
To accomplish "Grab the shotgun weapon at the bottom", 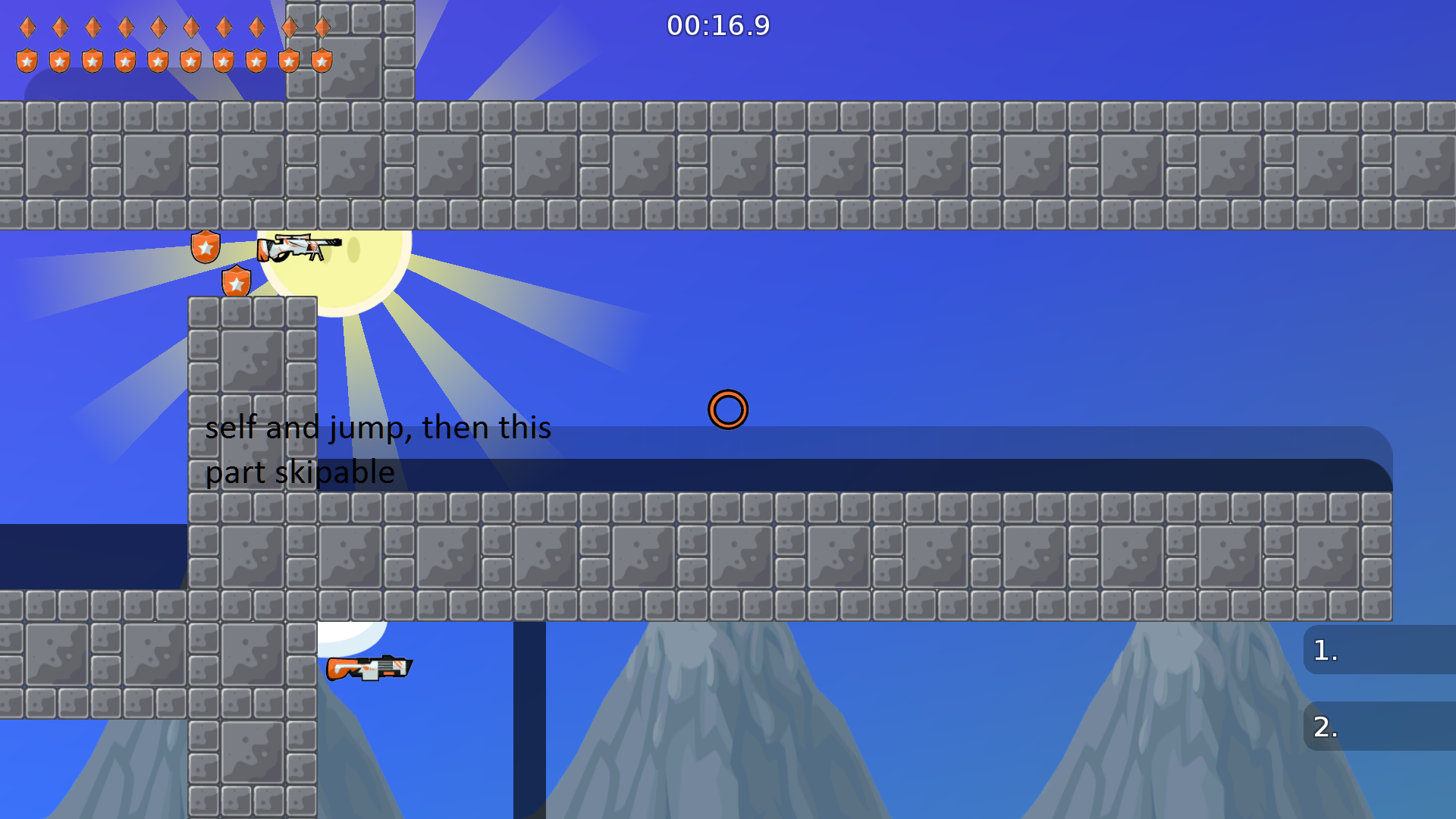I will point(372,666).
